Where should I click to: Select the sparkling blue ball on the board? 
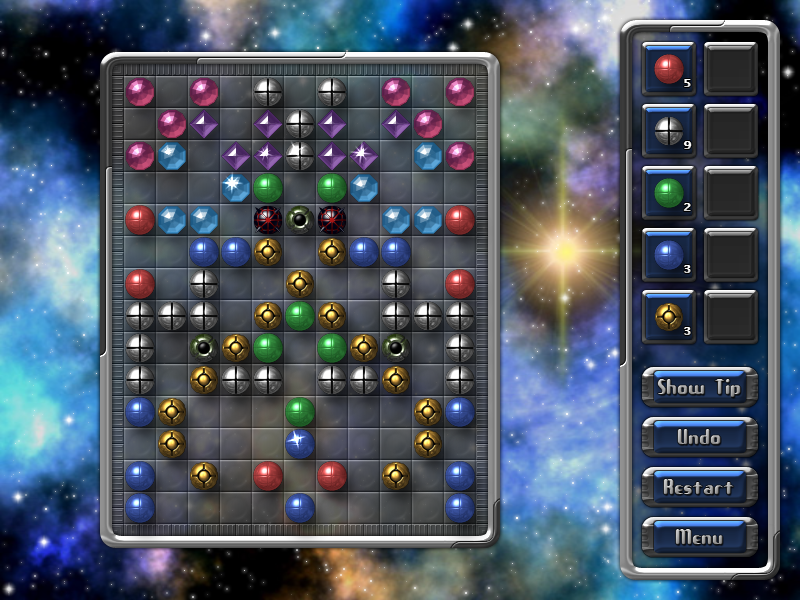[300, 441]
